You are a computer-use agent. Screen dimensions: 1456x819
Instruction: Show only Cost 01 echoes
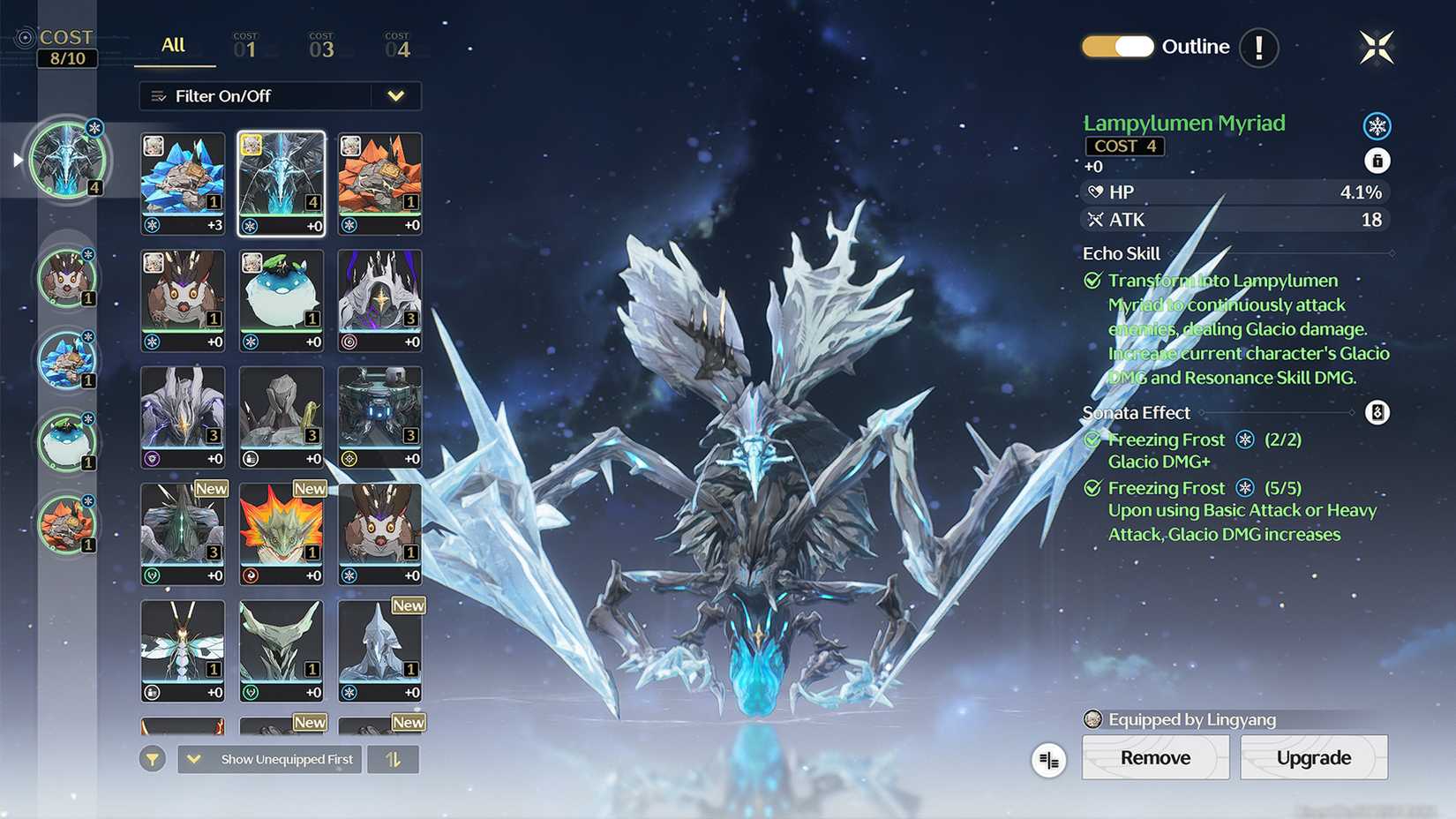point(245,46)
